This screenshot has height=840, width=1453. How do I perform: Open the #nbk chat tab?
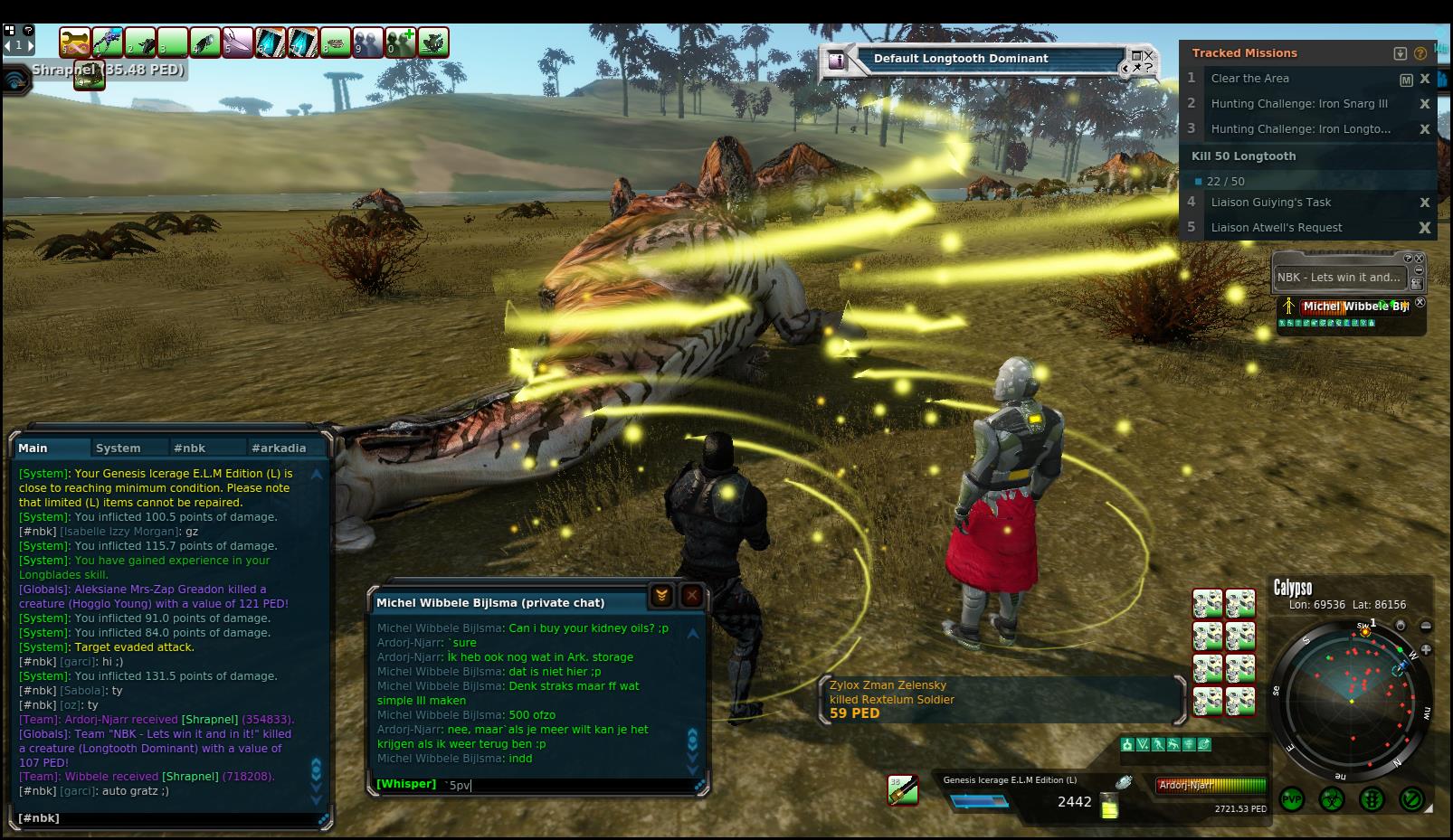(x=190, y=448)
